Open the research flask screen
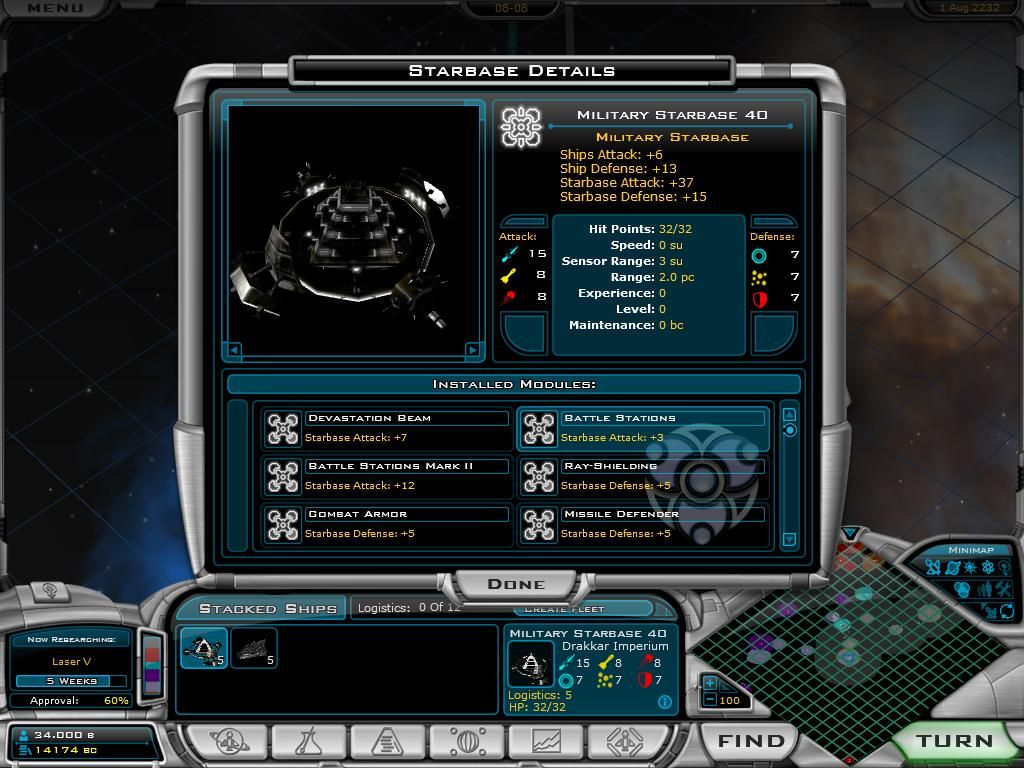The width and height of the screenshot is (1024, 768). [x=307, y=742]
